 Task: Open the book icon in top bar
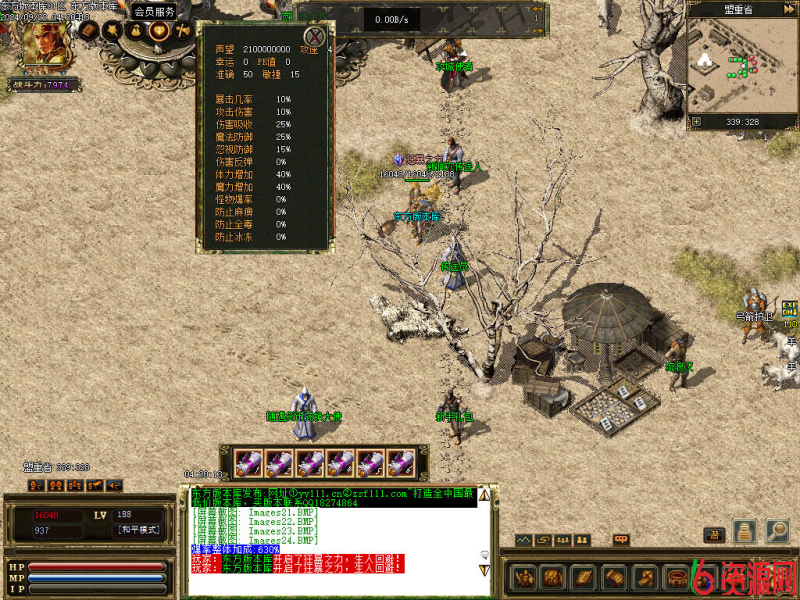(x=89, y=30)
